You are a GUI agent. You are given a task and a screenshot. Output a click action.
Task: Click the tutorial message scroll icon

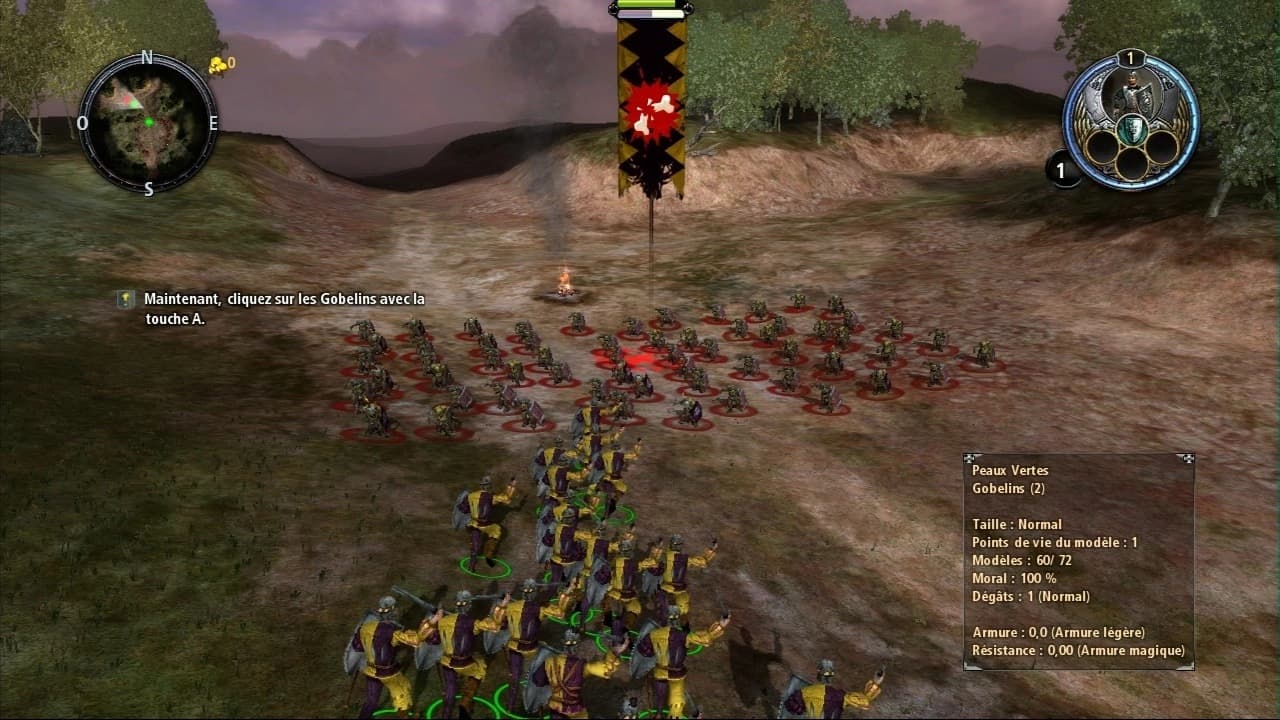point(124,298)
